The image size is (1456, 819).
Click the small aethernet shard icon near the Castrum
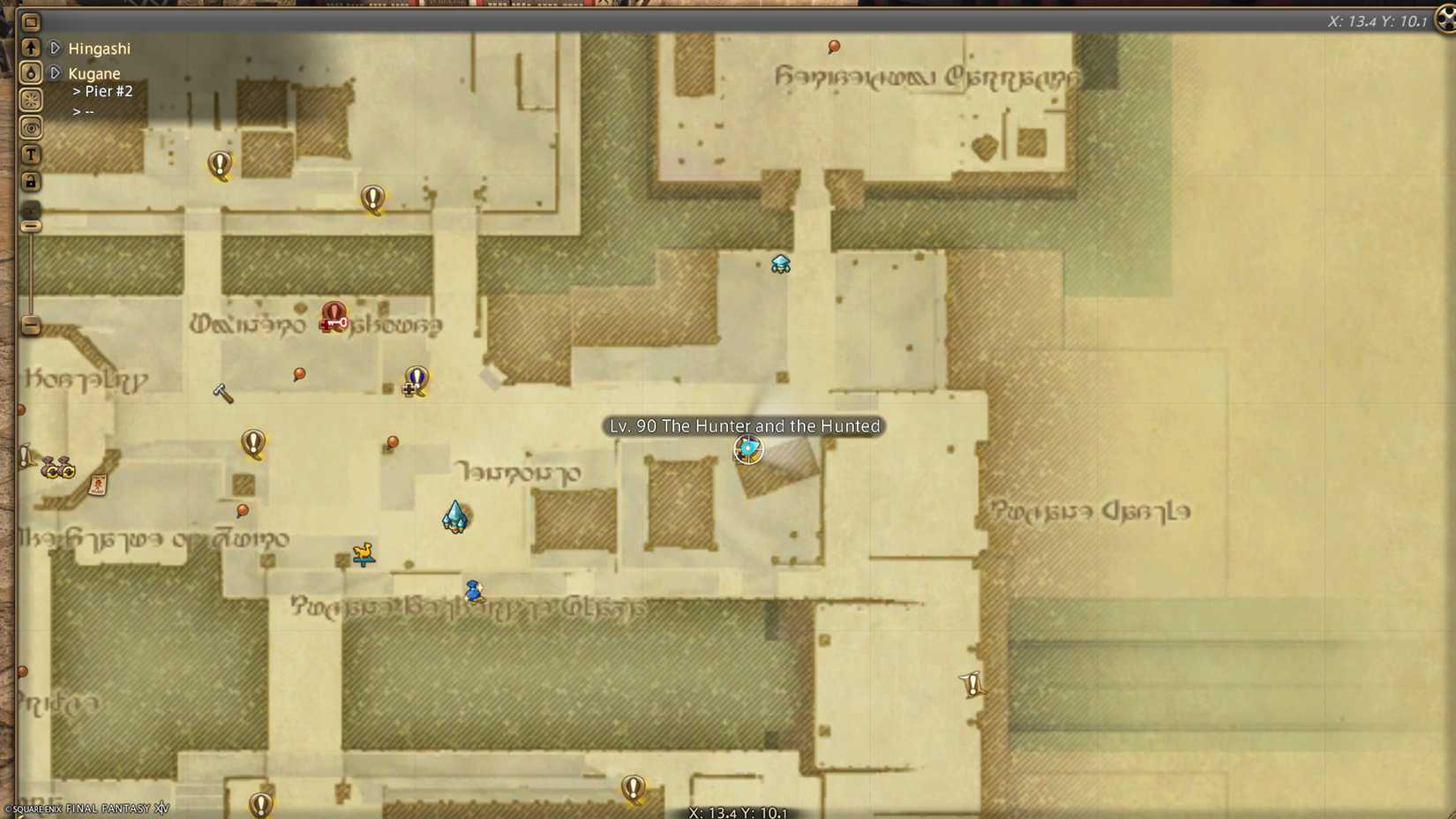pos(779,263)
